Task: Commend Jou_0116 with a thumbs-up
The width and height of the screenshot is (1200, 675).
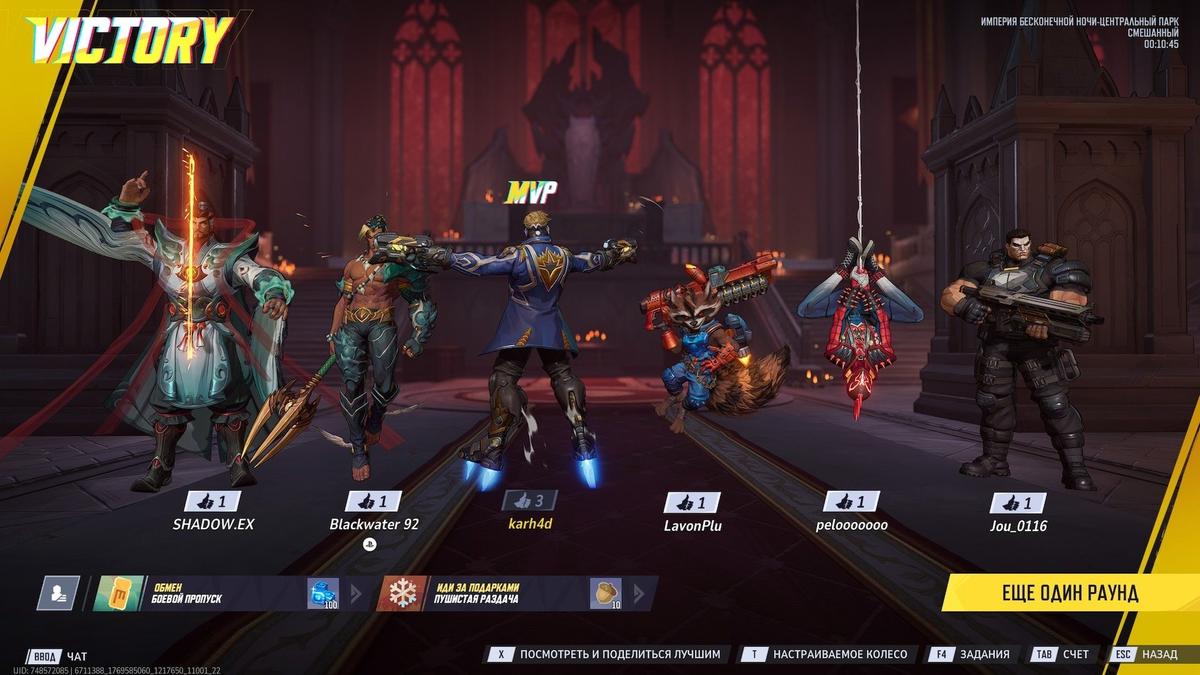Action: [x=1017, y=502]
